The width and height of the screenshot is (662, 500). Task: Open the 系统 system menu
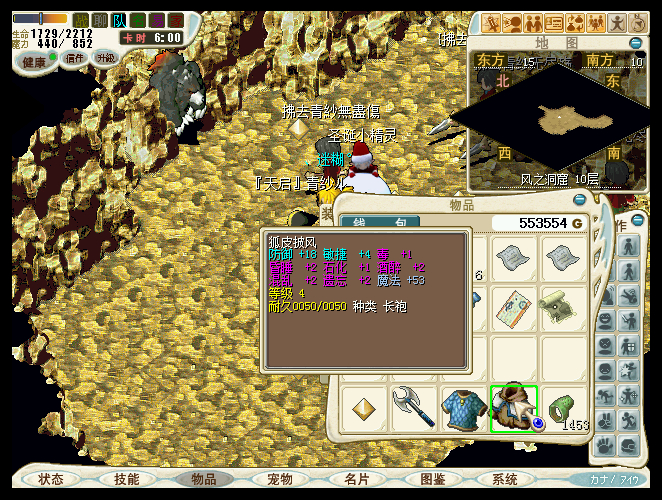pyautogui.click(x=506, y=479)
